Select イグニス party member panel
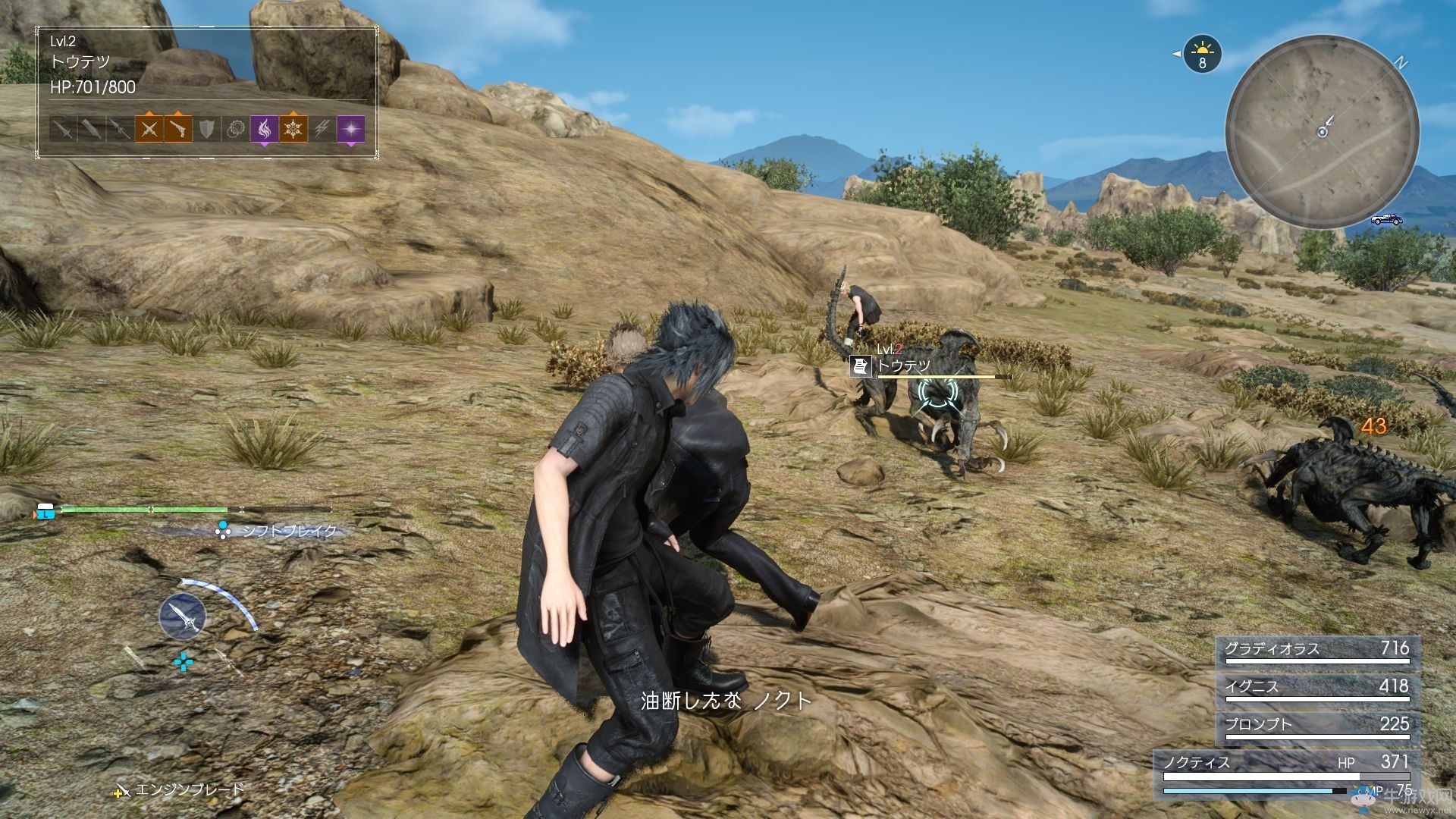1456x819 pixels. (1316, 688)
